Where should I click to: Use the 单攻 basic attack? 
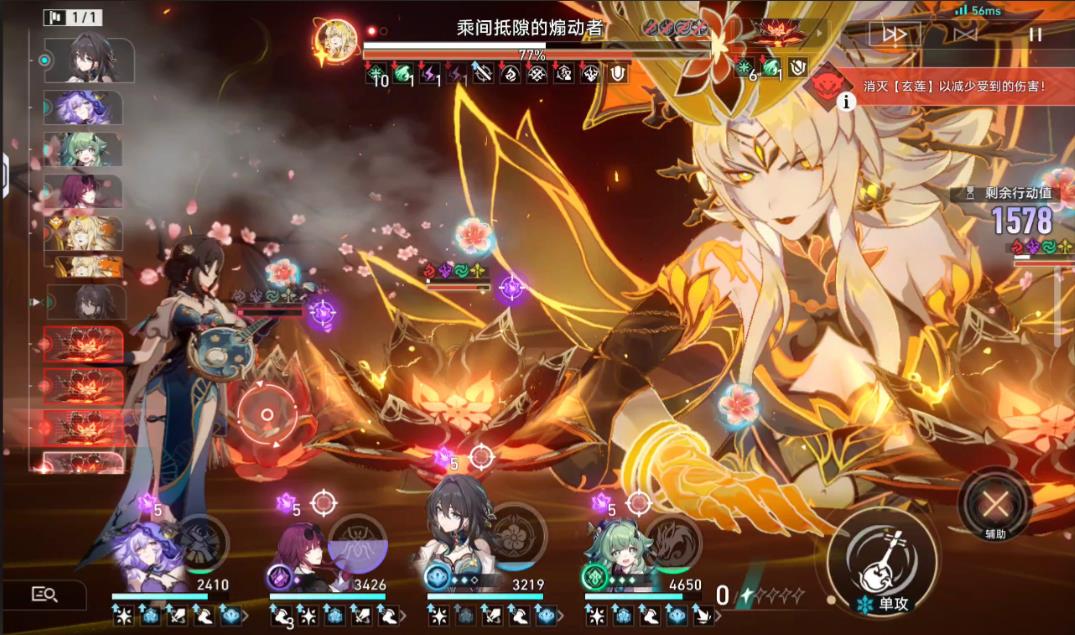[882, 556]
